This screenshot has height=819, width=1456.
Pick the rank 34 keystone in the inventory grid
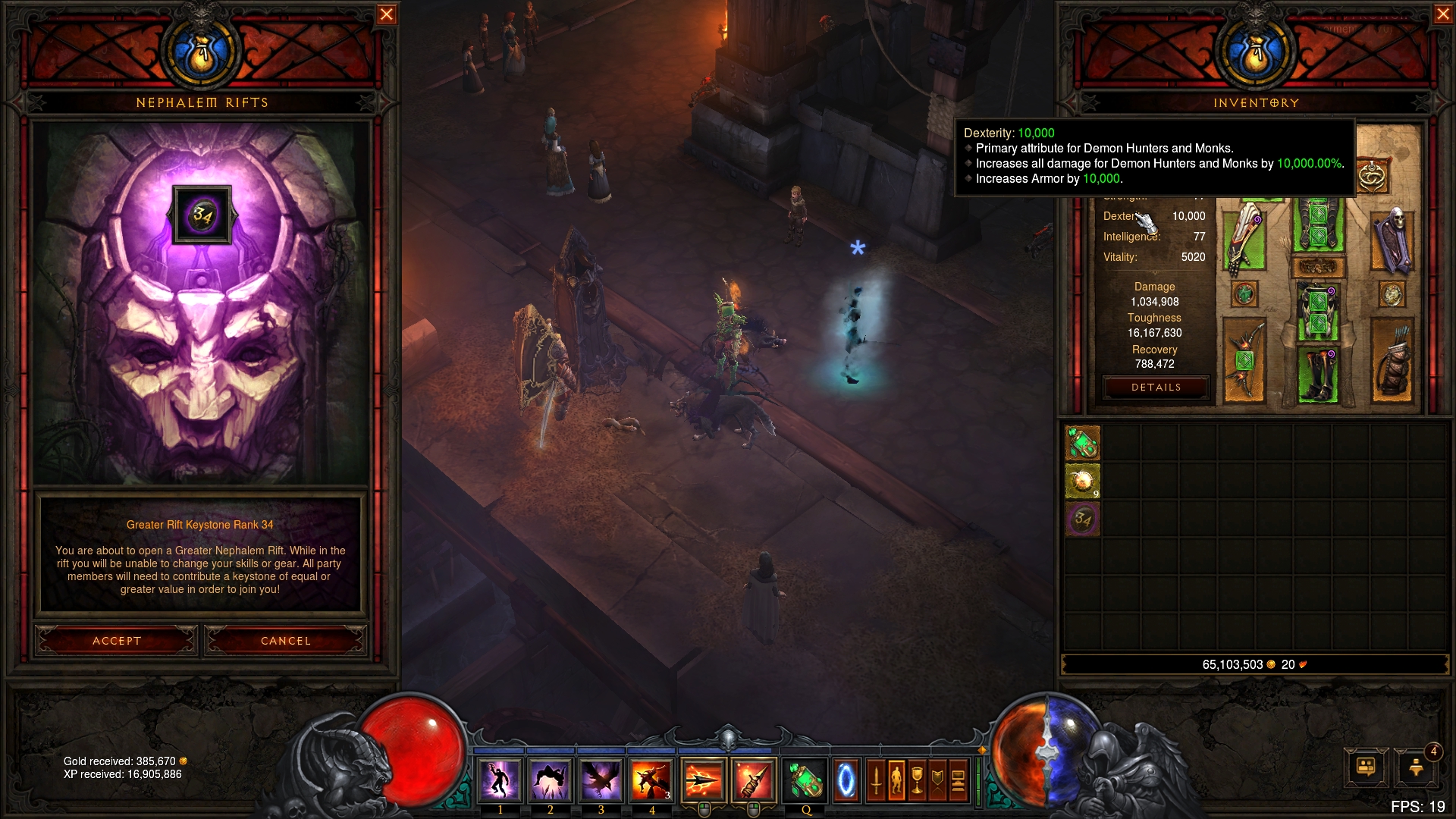click(1083, 519)
